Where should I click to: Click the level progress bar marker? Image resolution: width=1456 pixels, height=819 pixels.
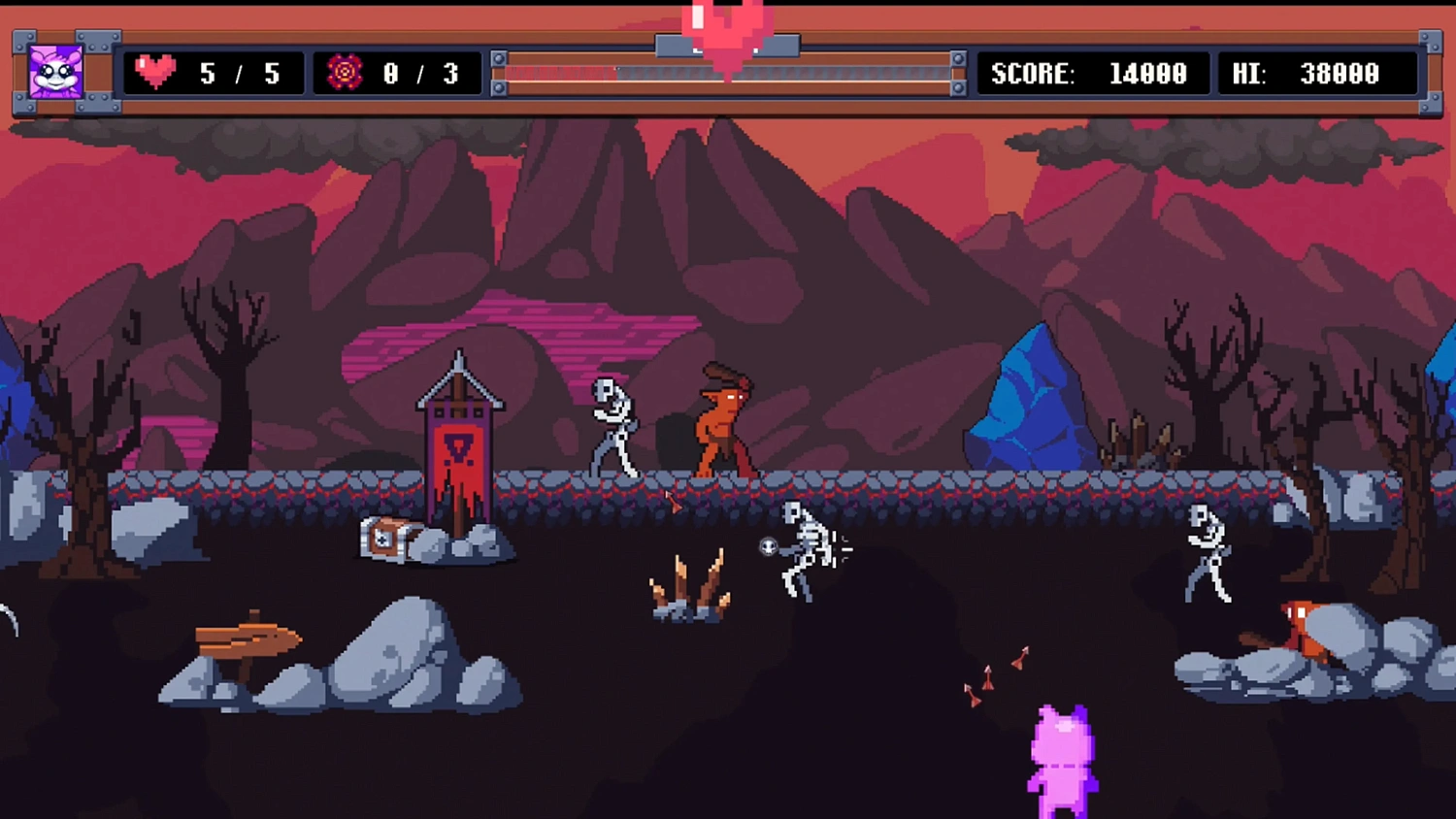click(726, 46)
